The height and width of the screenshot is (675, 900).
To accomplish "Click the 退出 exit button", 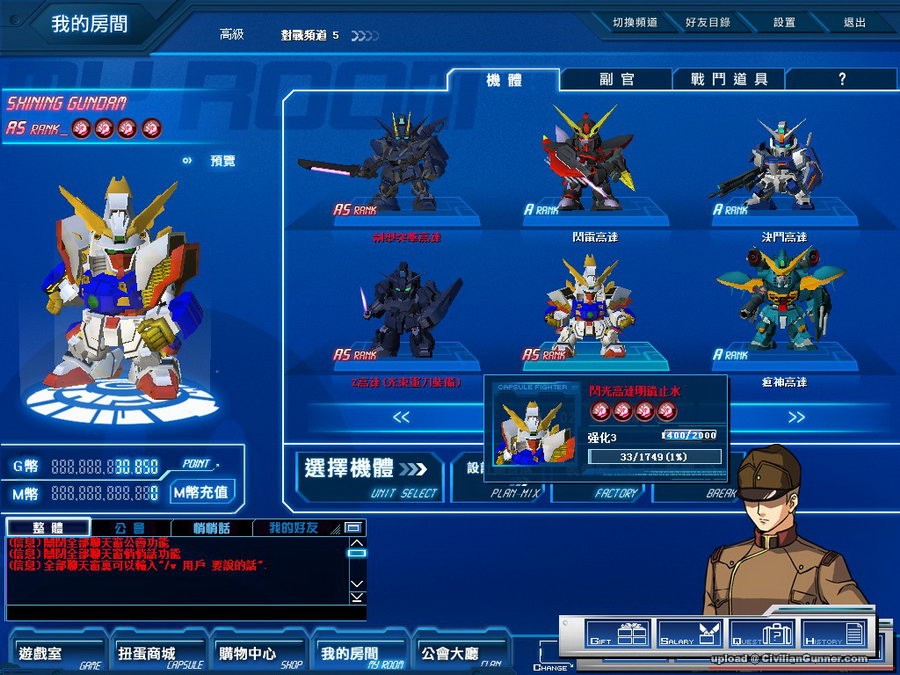I will (854, 22).
